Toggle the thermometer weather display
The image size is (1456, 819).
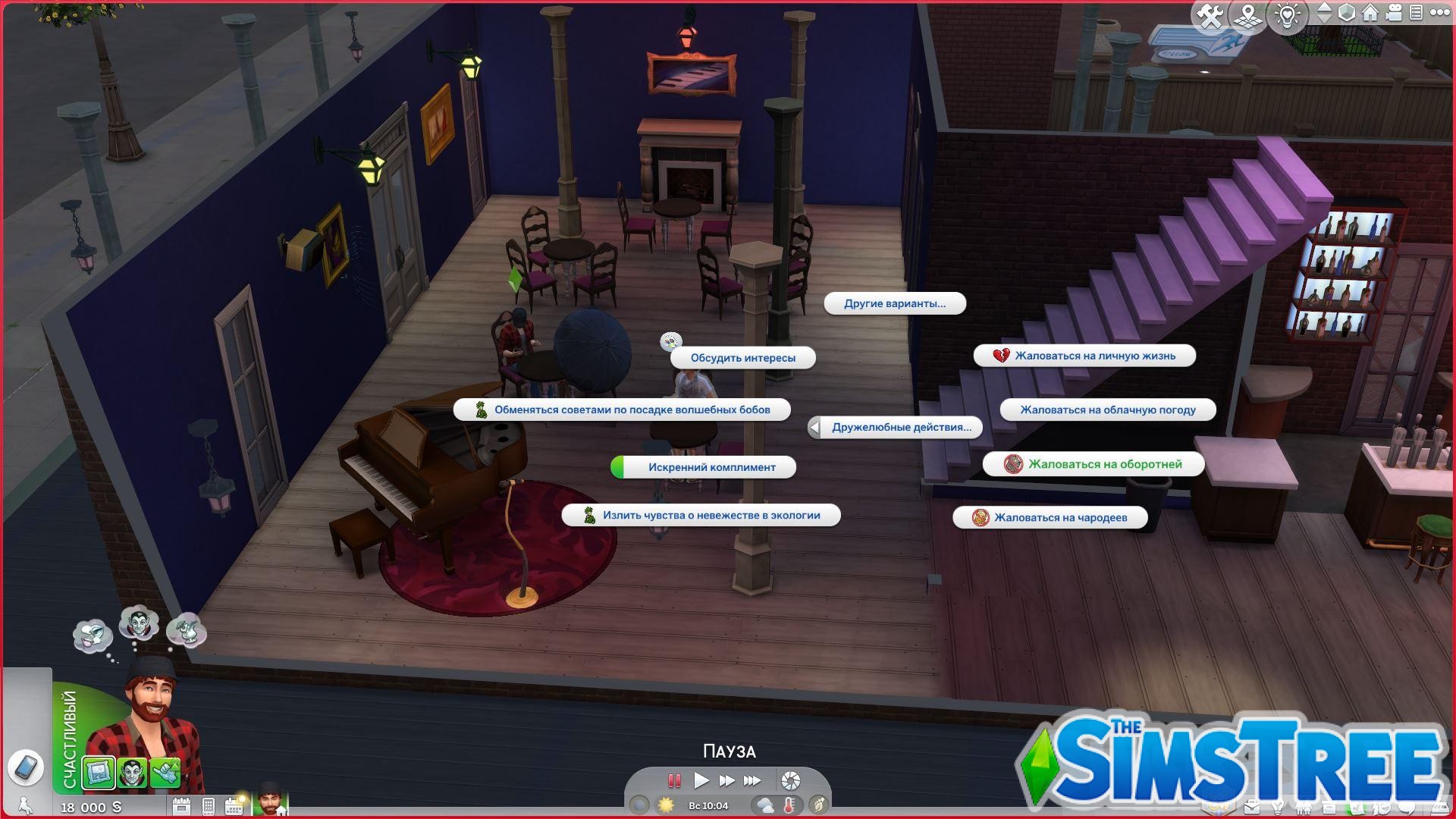(789, 805)
